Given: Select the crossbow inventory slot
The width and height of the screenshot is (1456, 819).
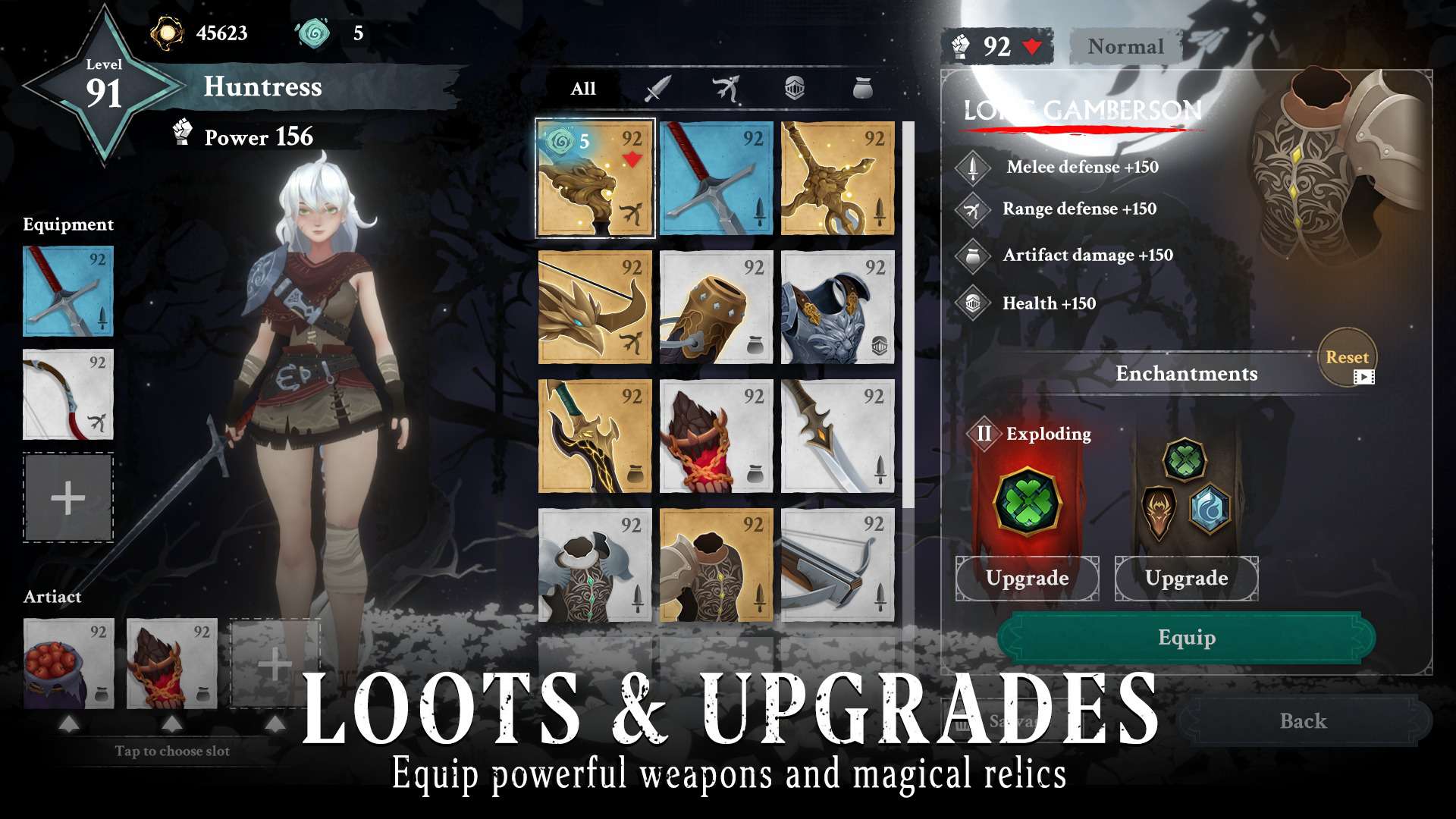Looking at the screenshot, I should click(837, 566).
